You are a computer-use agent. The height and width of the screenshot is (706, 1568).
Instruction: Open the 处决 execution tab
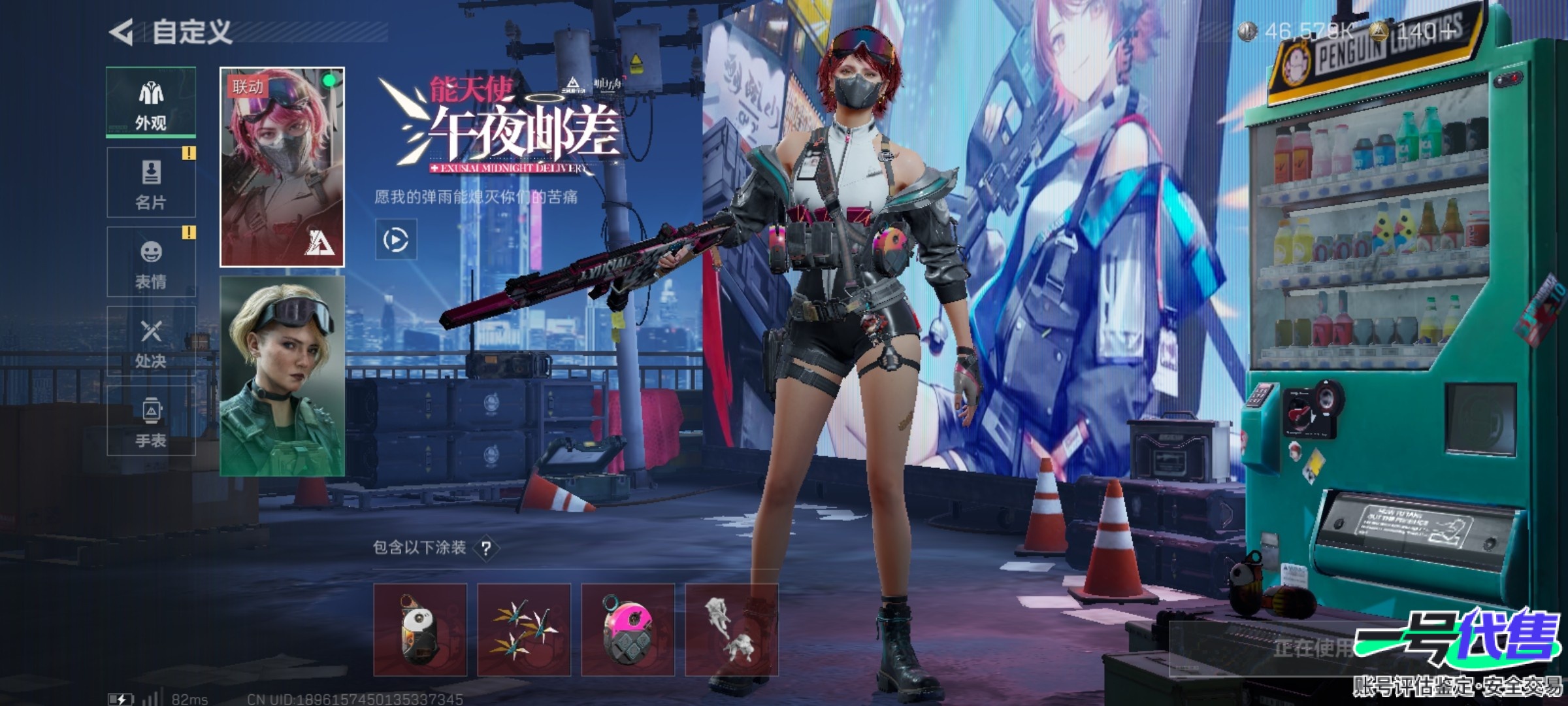151,342
